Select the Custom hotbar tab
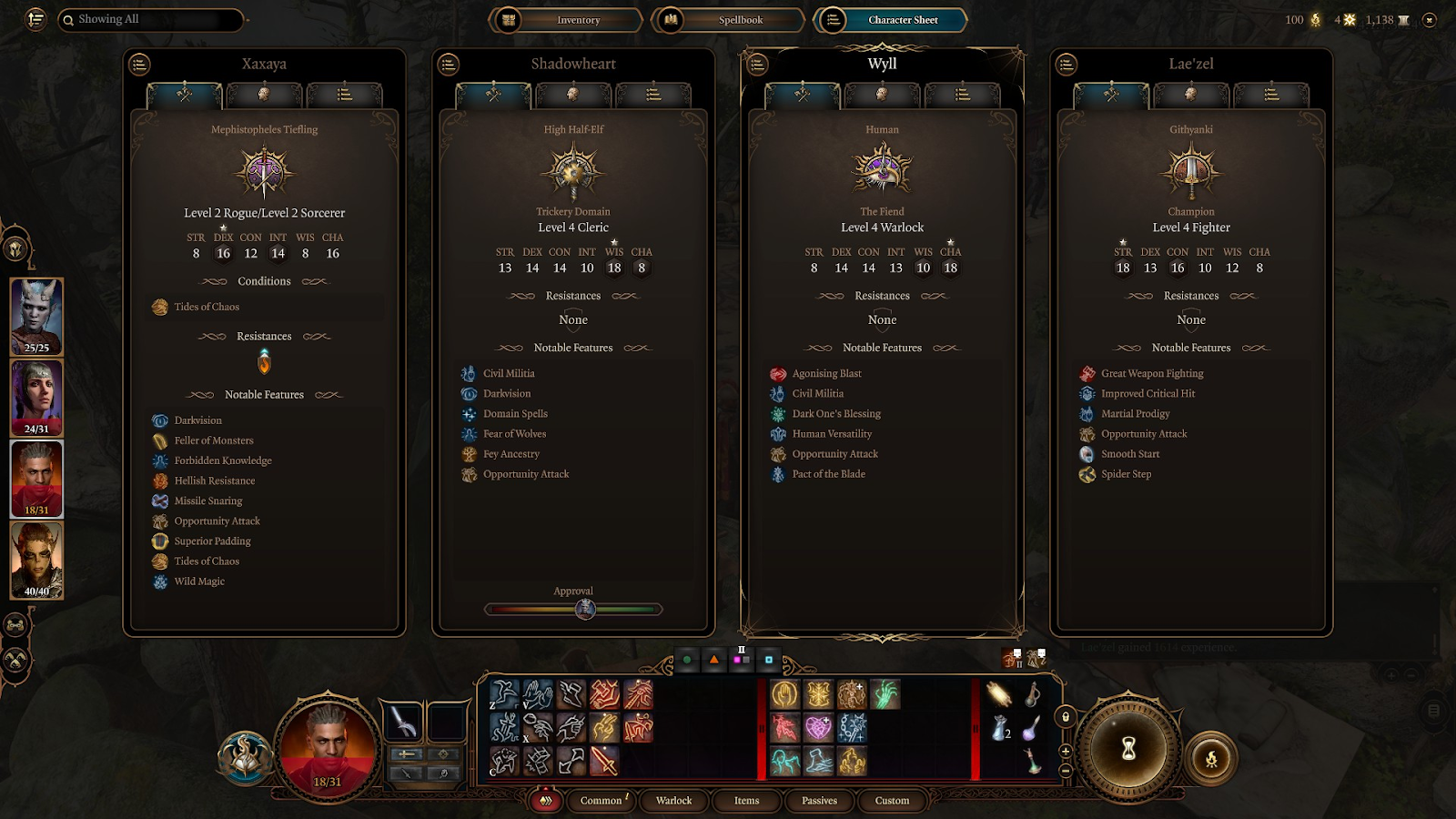This screenshot has height=819, width=1456. click(892, 801)
